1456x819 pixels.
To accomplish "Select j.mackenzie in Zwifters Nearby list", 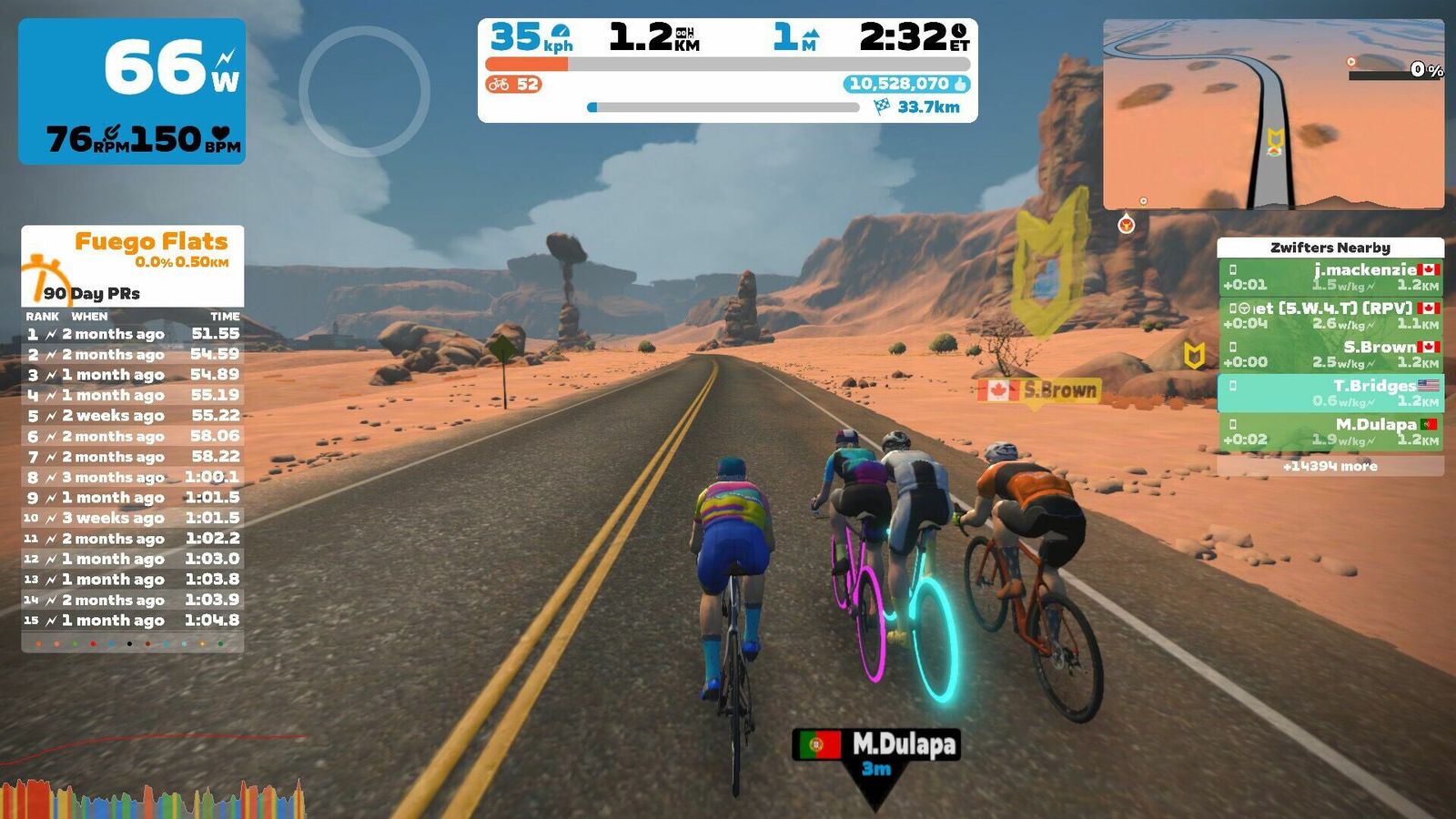I will coord(1330,277).
